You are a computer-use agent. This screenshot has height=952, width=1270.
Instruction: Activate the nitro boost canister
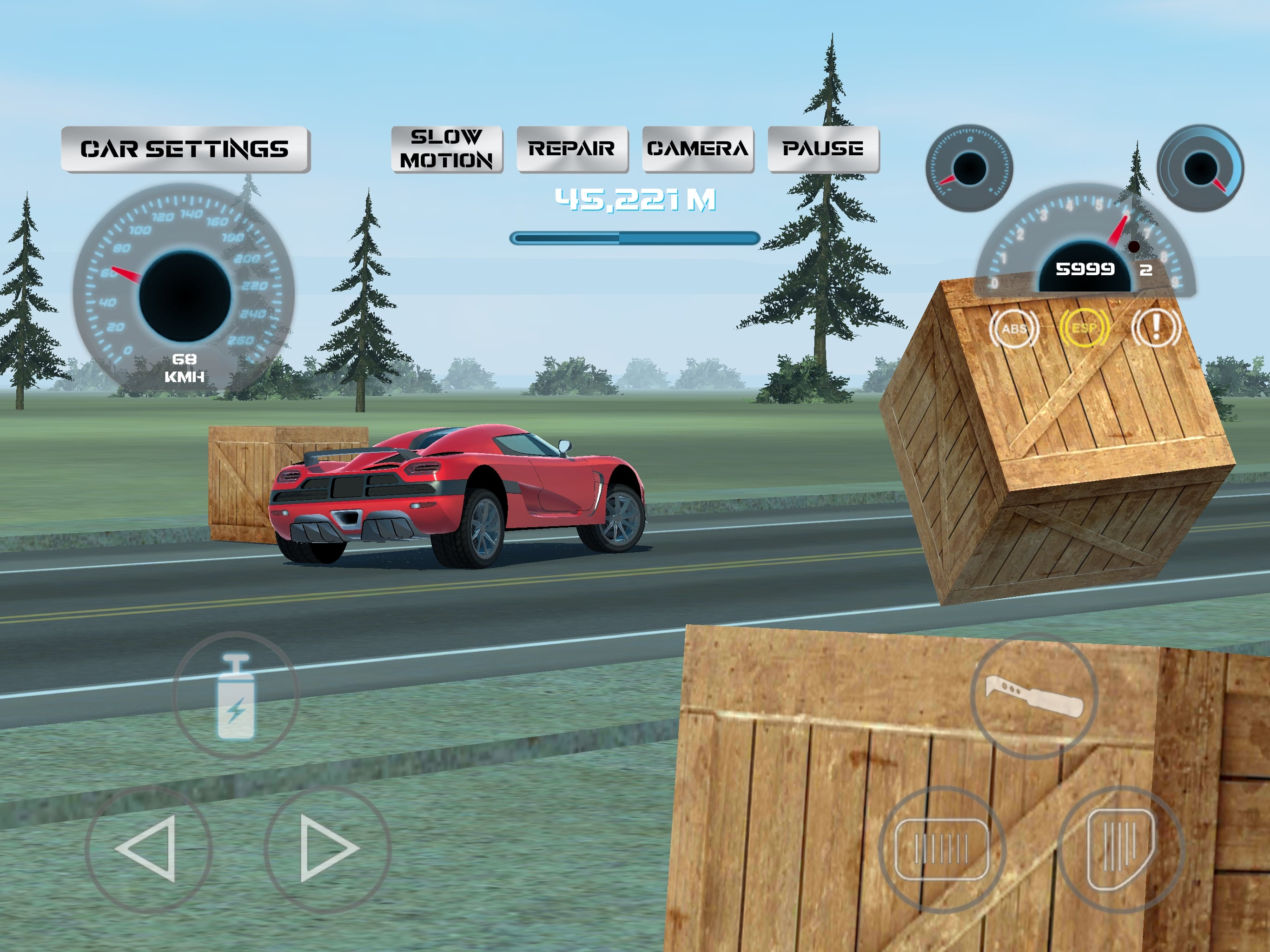[x=235, y=695]
